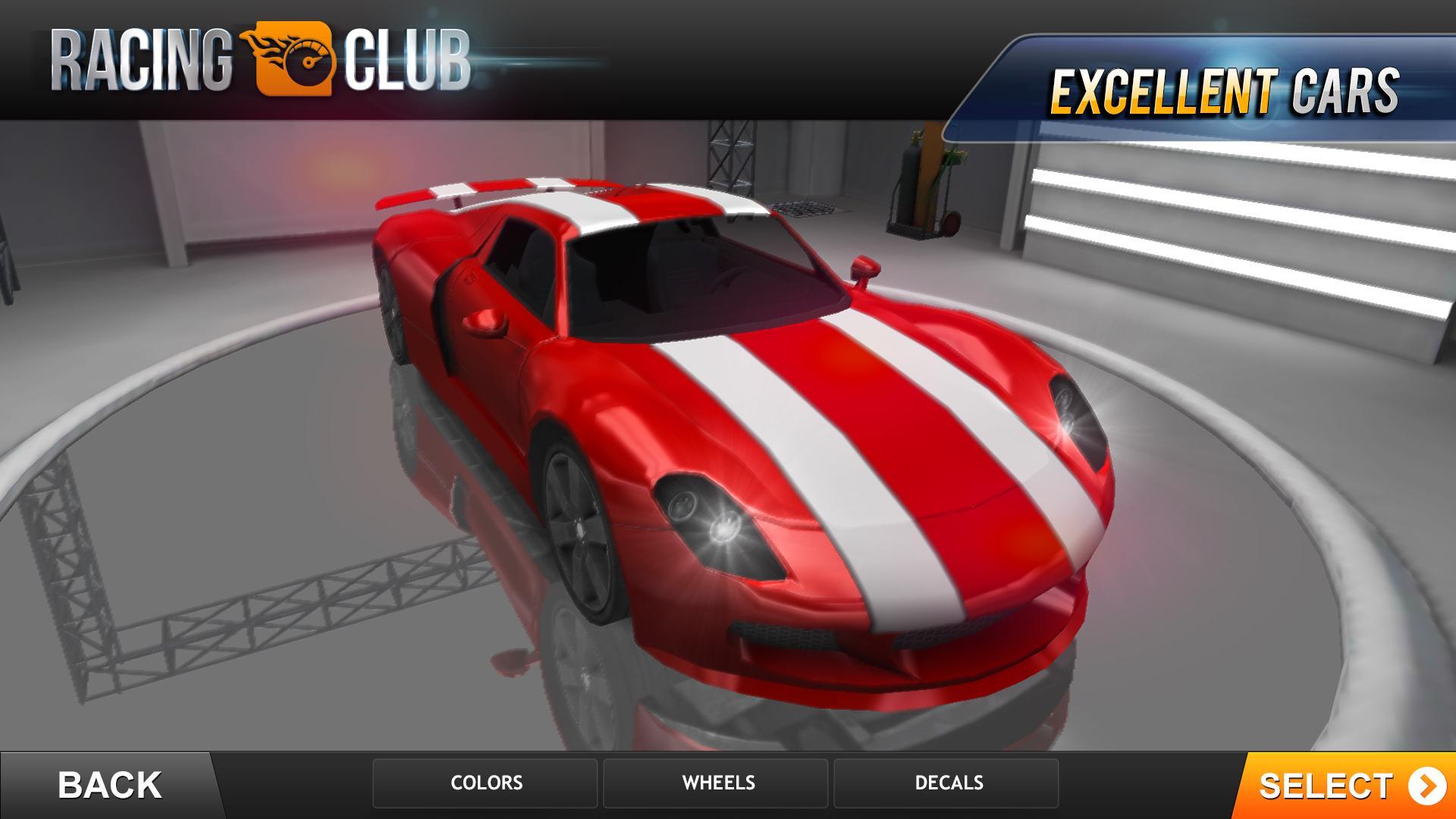Viewport: 1456px width, 819px height.
Task: Open the Wheels customization menu
Action: click(x=716, y=783)
